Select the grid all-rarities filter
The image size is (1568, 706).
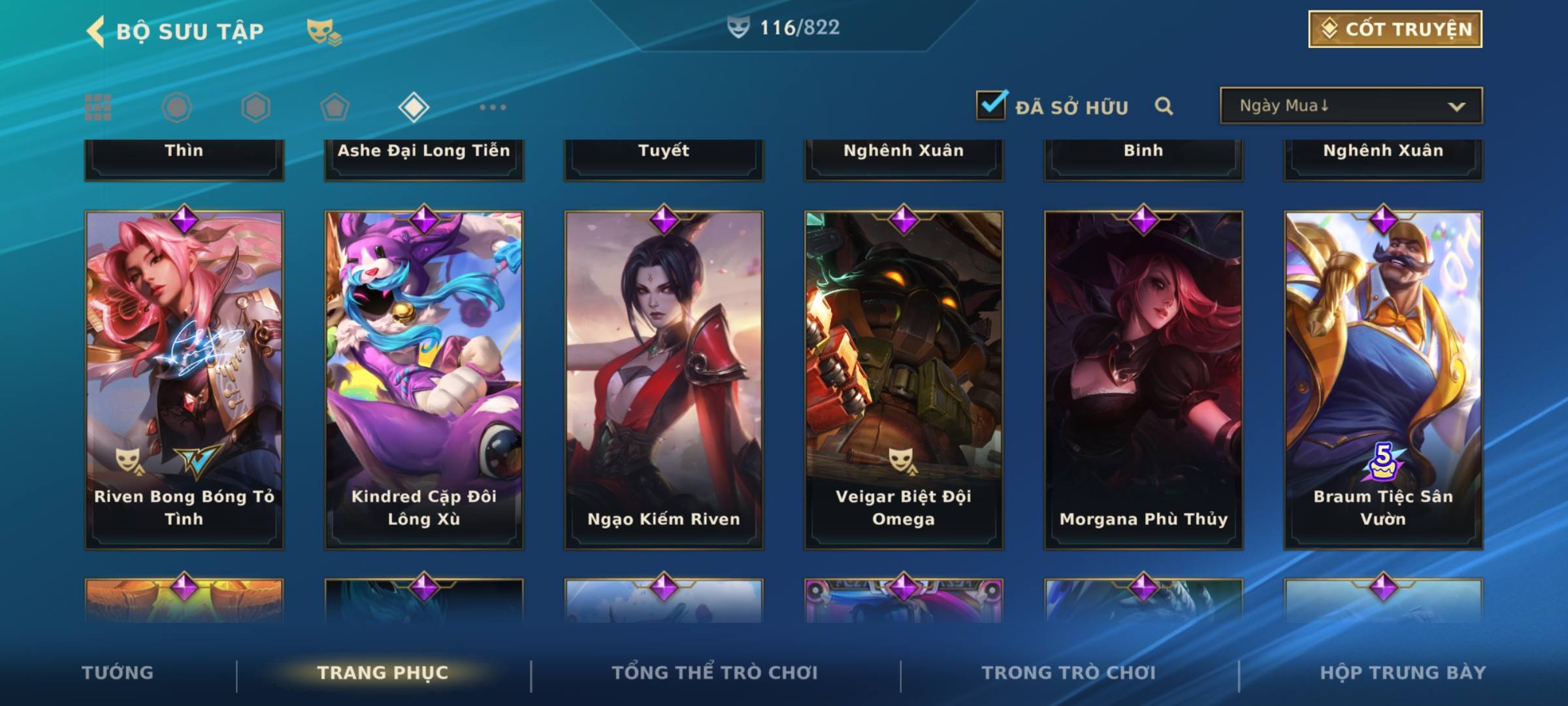tap(98, 107)
